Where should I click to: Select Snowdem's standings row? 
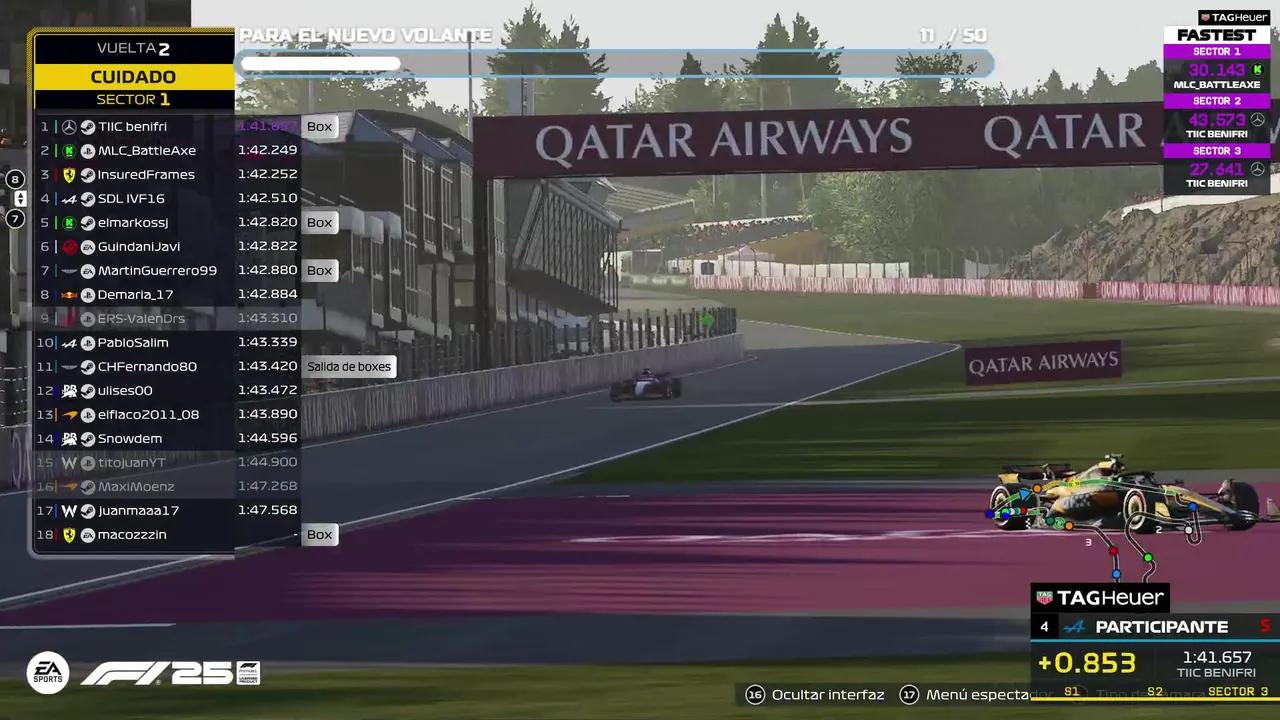(130, 439)
